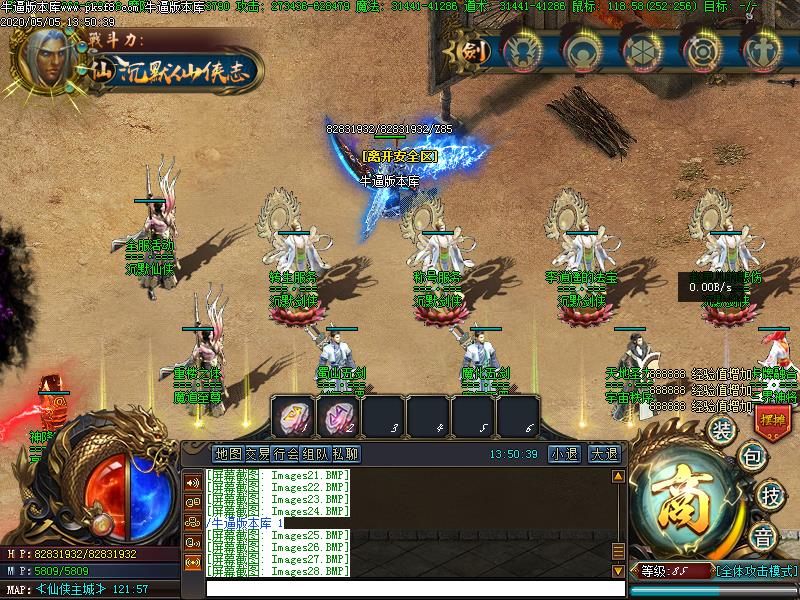Toggle the 全体攻击模式 attack mode label

point(757,571)
